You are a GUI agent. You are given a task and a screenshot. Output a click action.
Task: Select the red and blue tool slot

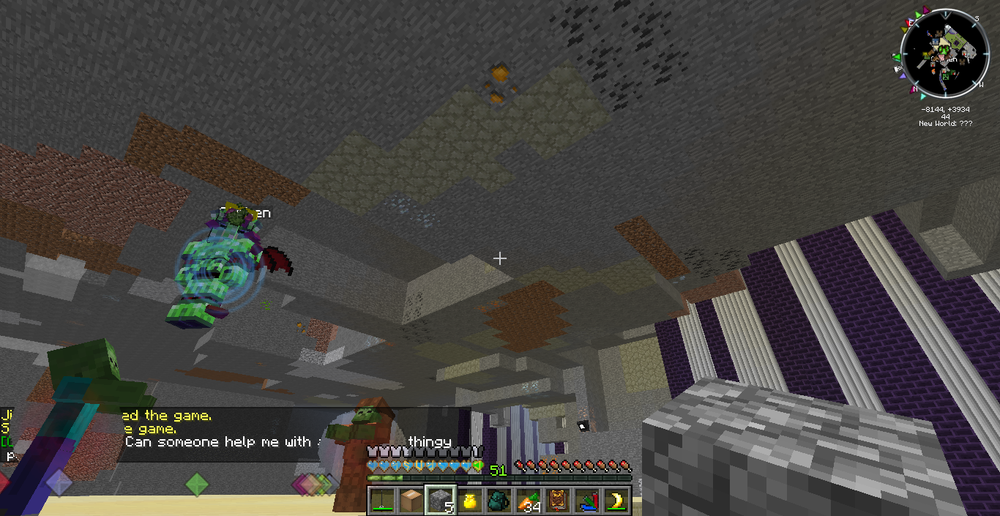(587, 500)
